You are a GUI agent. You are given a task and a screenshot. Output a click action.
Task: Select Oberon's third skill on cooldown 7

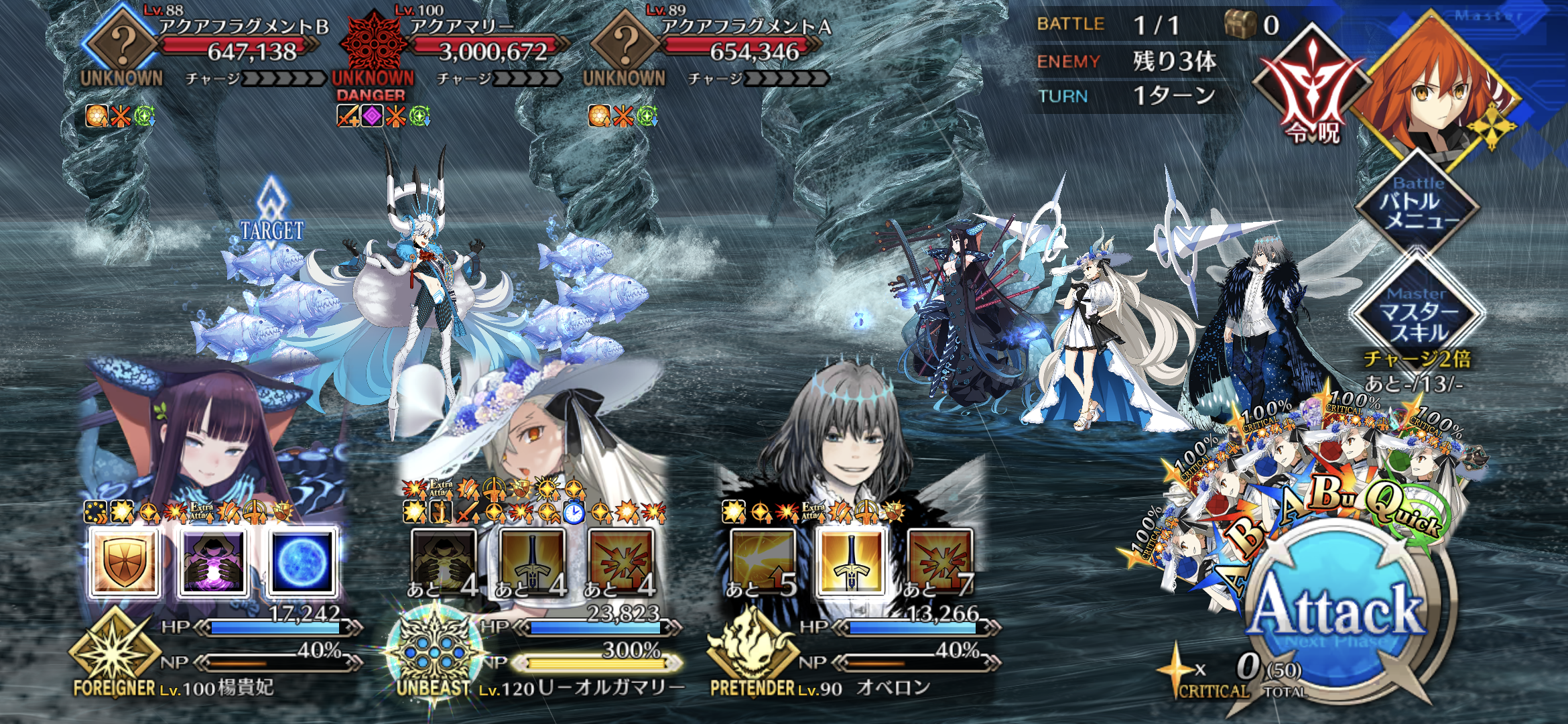[x=939, y=562]
